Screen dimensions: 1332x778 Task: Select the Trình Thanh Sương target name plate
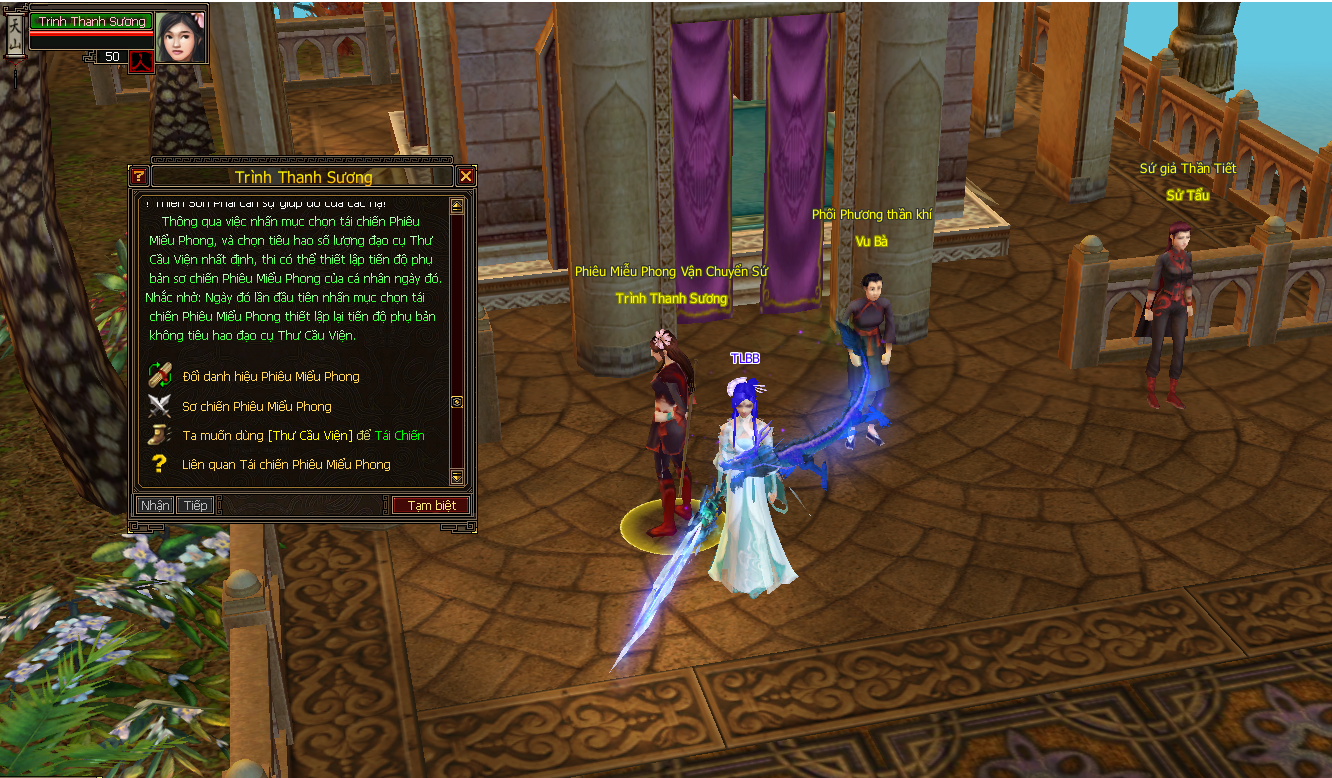pyautogui.click(x=92, y=21)
